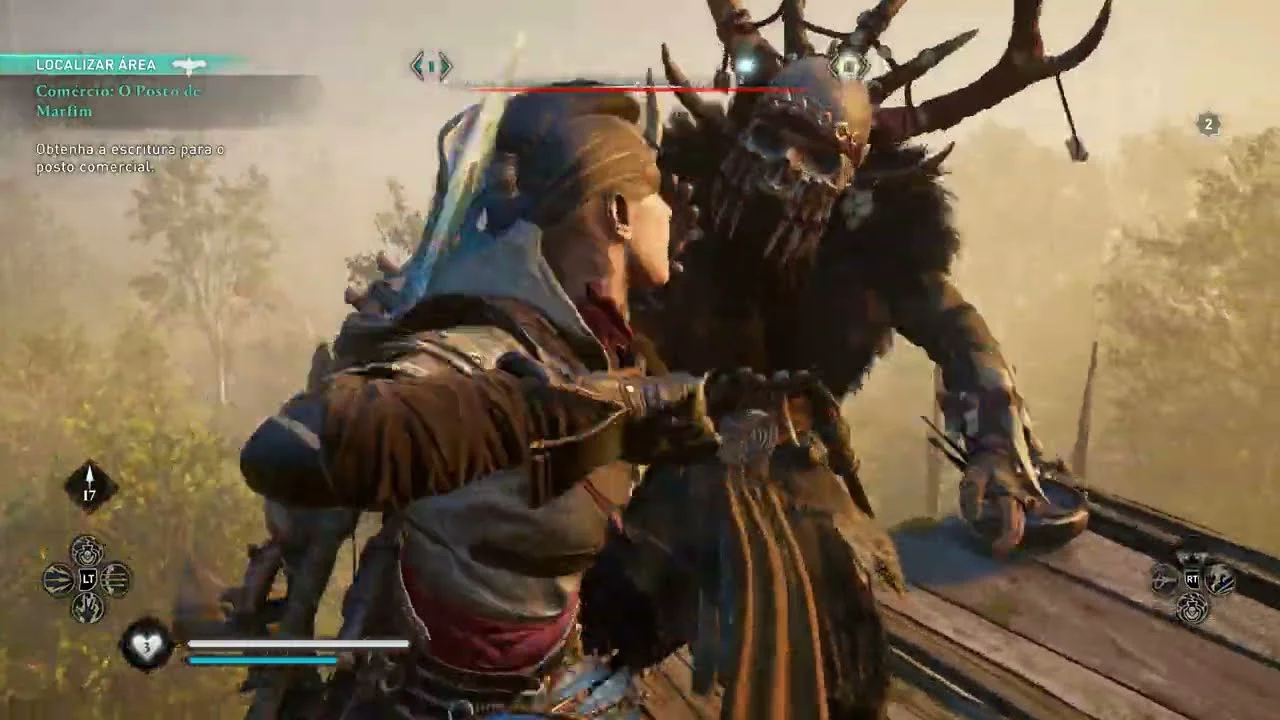This screenshot has height=720, width=1280.
Task: Use the spread-arrows ability on the LT wheel
Action: (x=59, y=579)
